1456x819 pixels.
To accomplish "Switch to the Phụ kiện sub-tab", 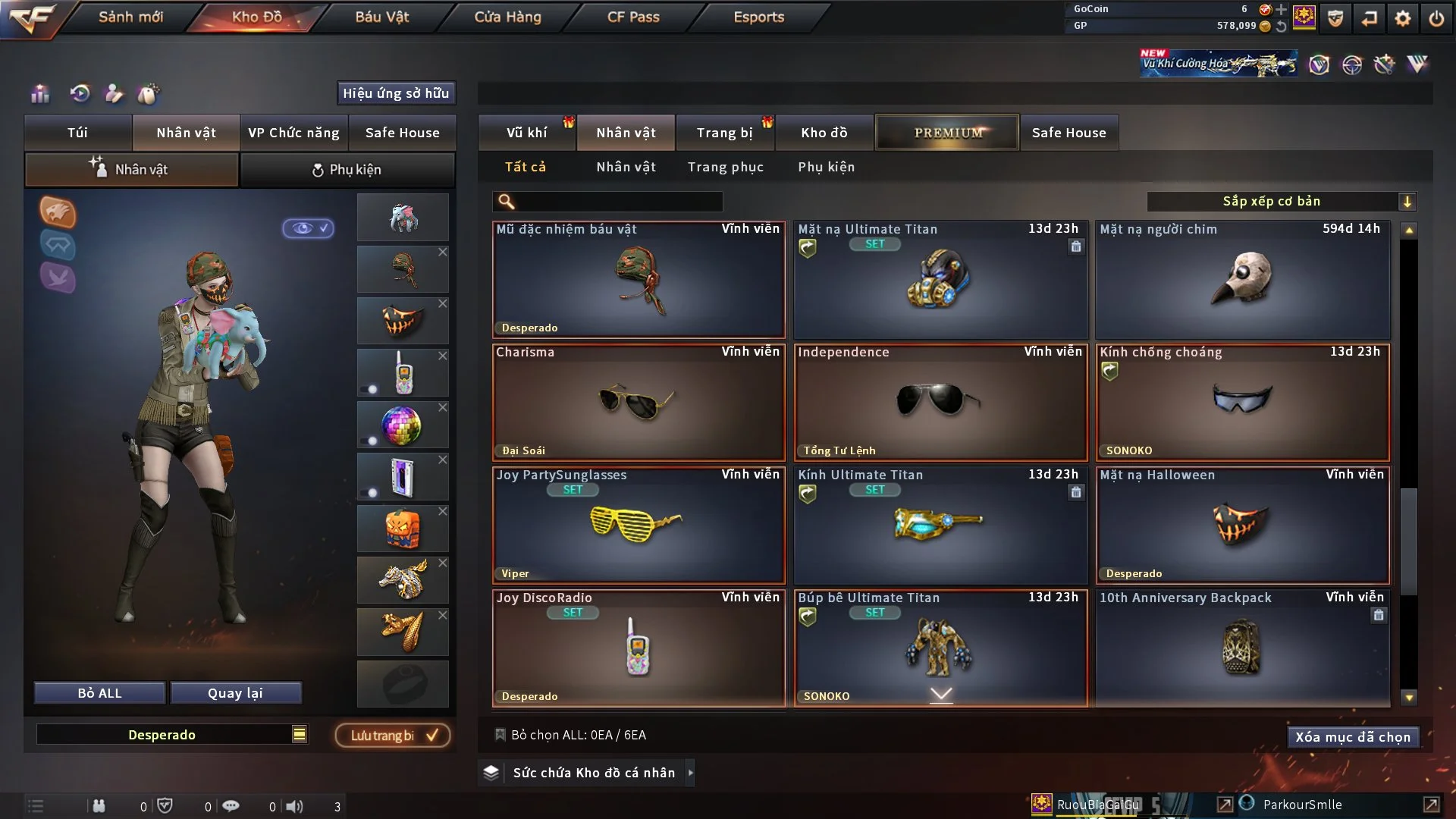I will tap(347, 170).
